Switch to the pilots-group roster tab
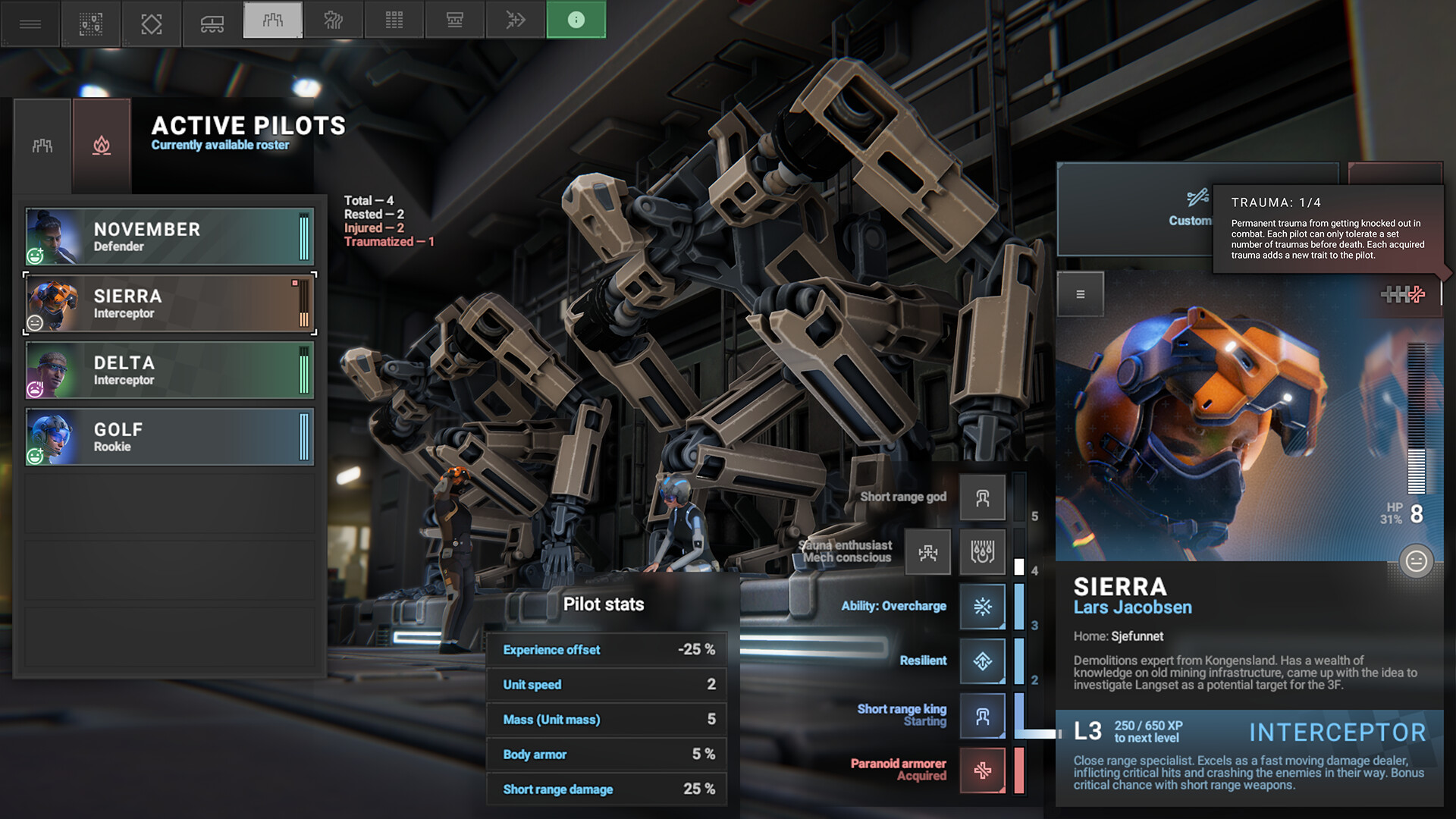 42,145
